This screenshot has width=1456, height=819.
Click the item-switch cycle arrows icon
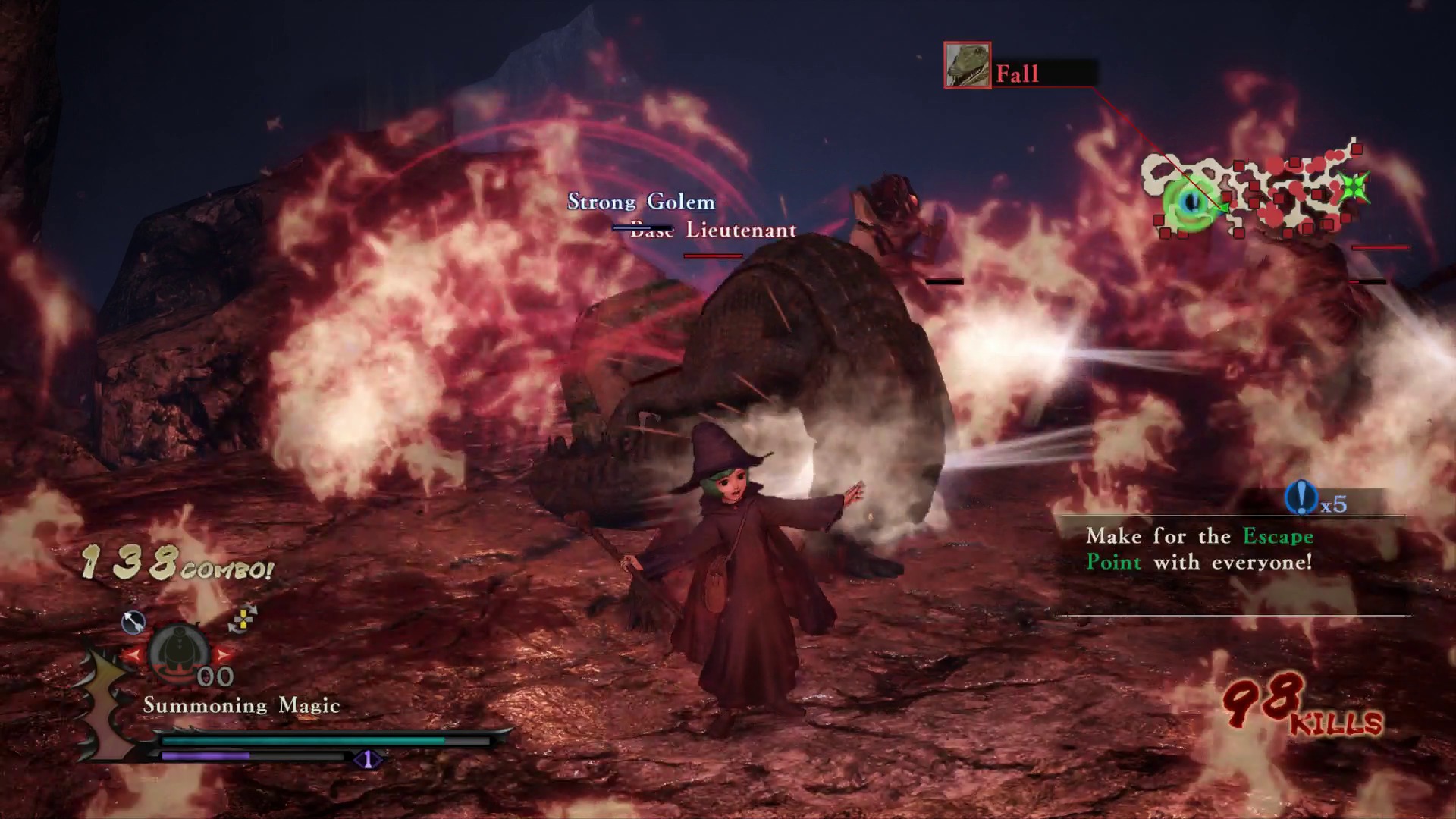click(243, 620)
